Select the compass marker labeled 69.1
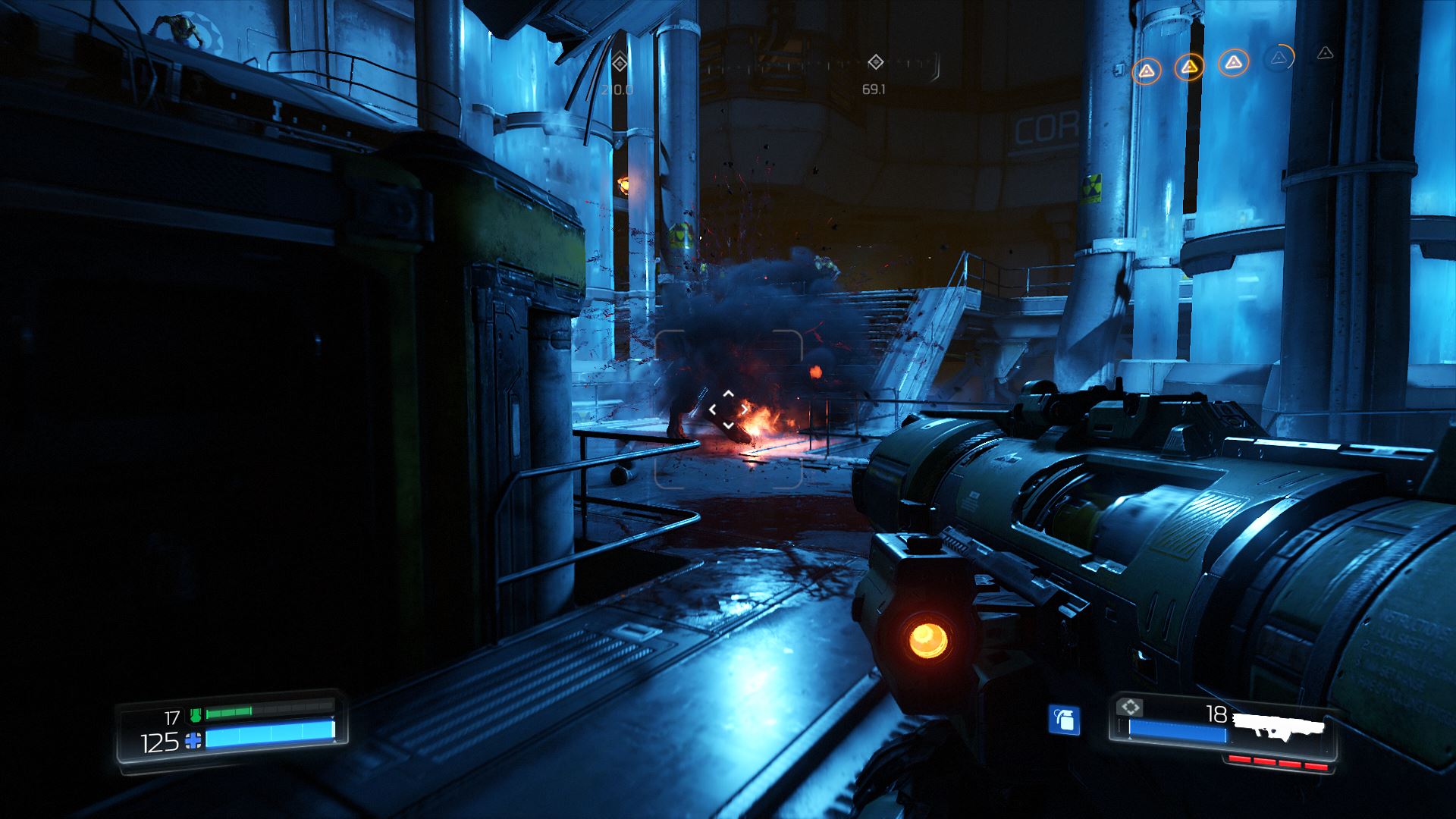This screenshot has height=819, width=1456. coord(875,62)
